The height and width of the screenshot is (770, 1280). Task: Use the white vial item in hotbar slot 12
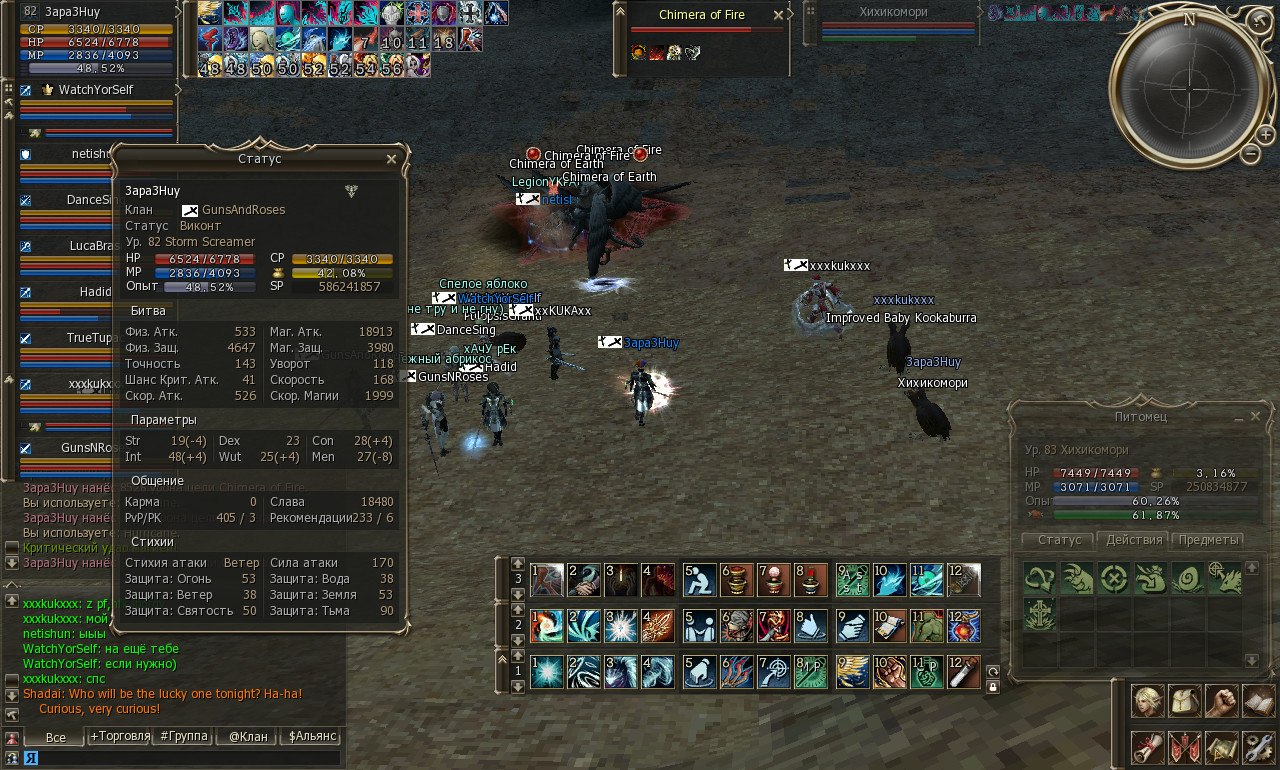964,671
